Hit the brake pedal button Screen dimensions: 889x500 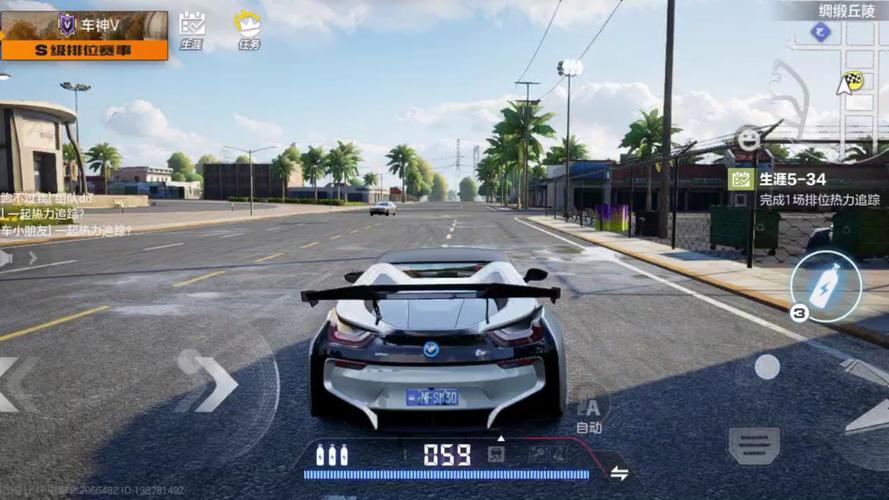tap(754, 444)
